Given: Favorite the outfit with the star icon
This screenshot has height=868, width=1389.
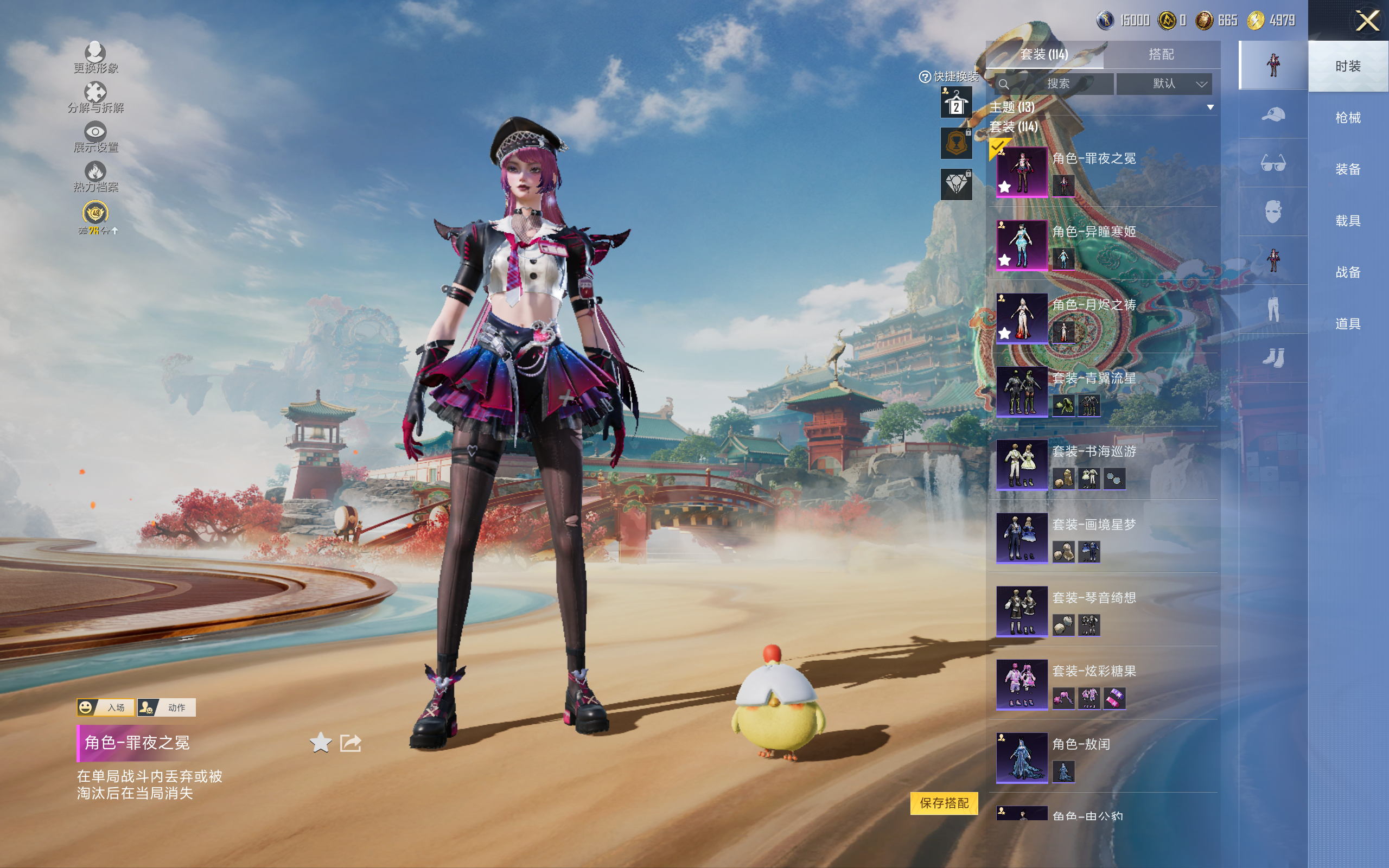Looking at the screenshot, I should tap(320, 743).
